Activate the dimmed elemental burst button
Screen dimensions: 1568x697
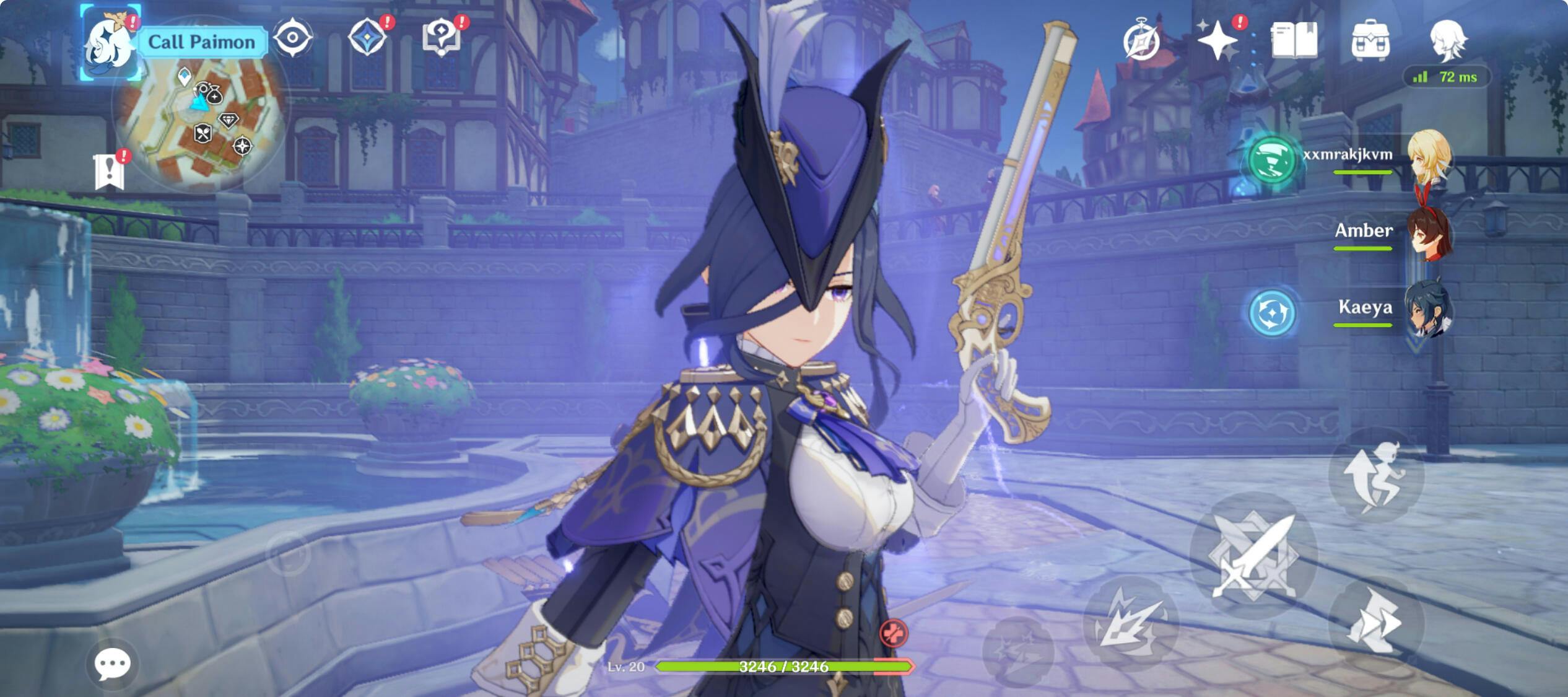[x=1018, y=651]
